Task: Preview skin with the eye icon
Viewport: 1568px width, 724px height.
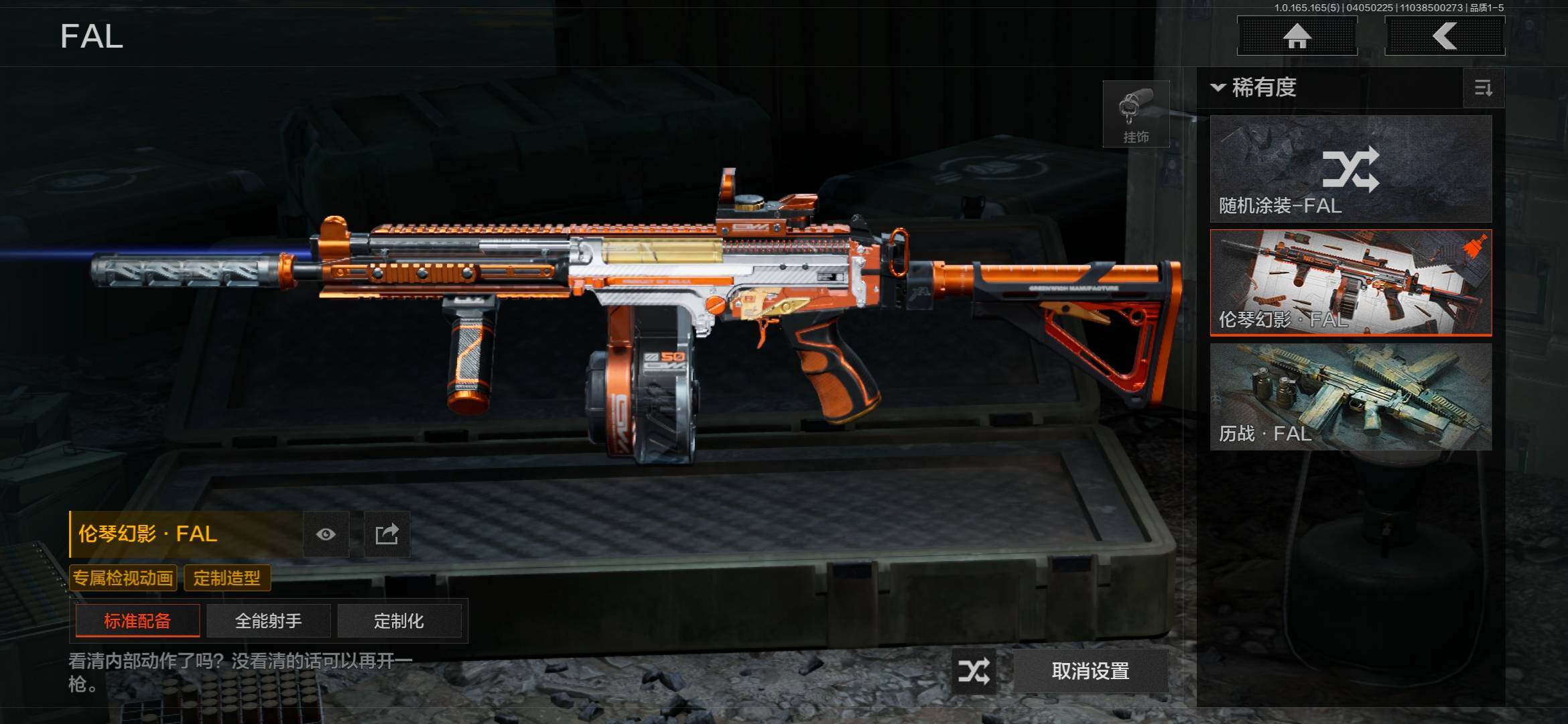Action: coord(326,534)
